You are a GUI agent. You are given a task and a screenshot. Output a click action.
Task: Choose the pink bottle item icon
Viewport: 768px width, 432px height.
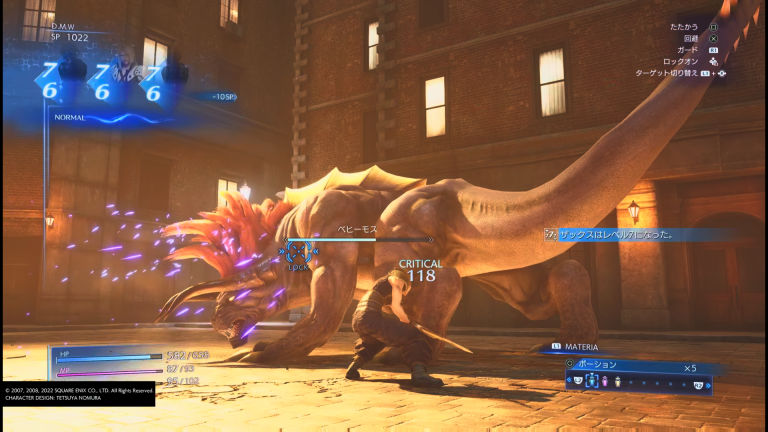pos(604,381)
